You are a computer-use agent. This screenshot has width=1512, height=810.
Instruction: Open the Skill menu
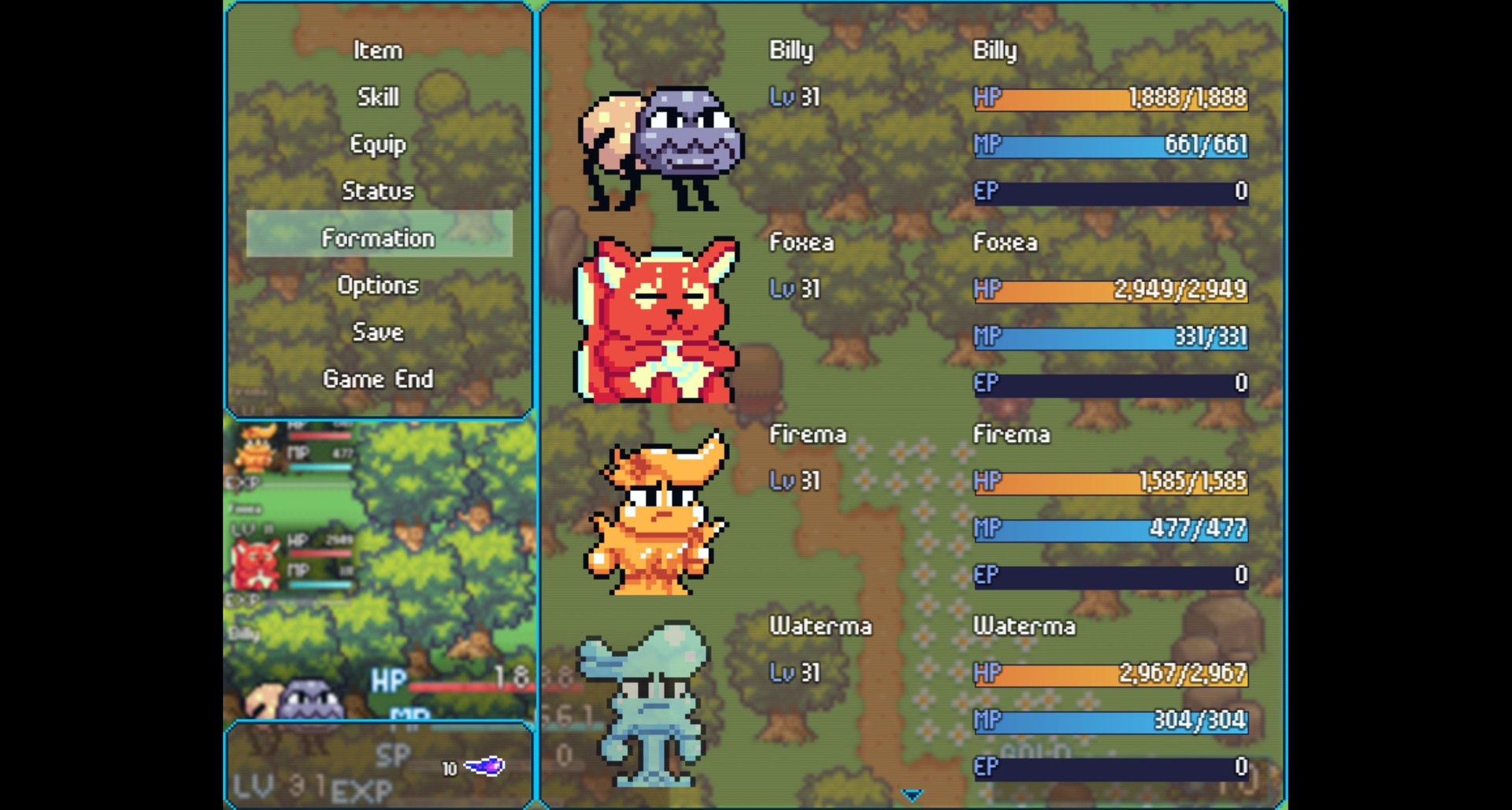[x=378, y=97]
